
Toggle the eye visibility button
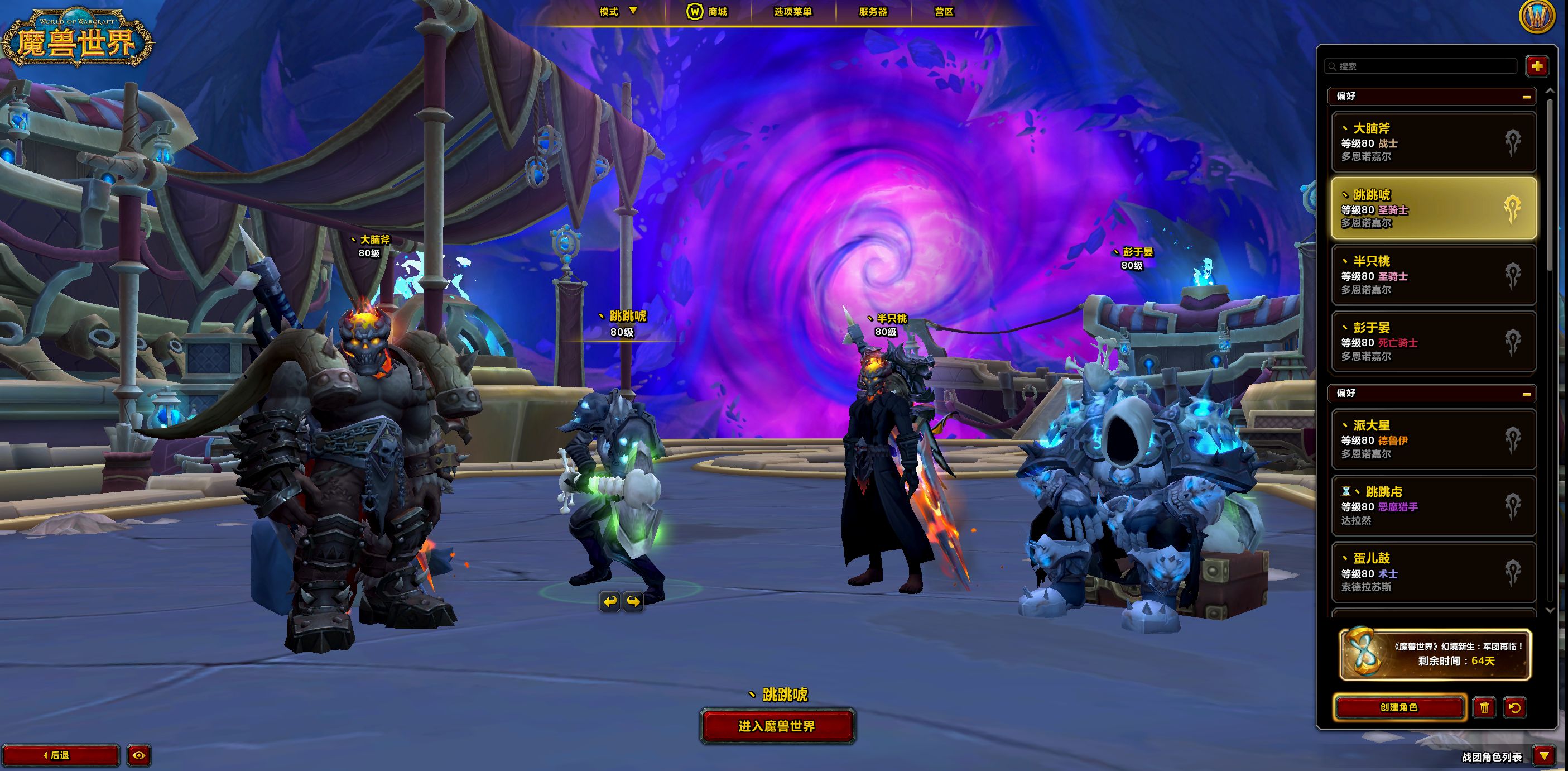coord(139,755)
